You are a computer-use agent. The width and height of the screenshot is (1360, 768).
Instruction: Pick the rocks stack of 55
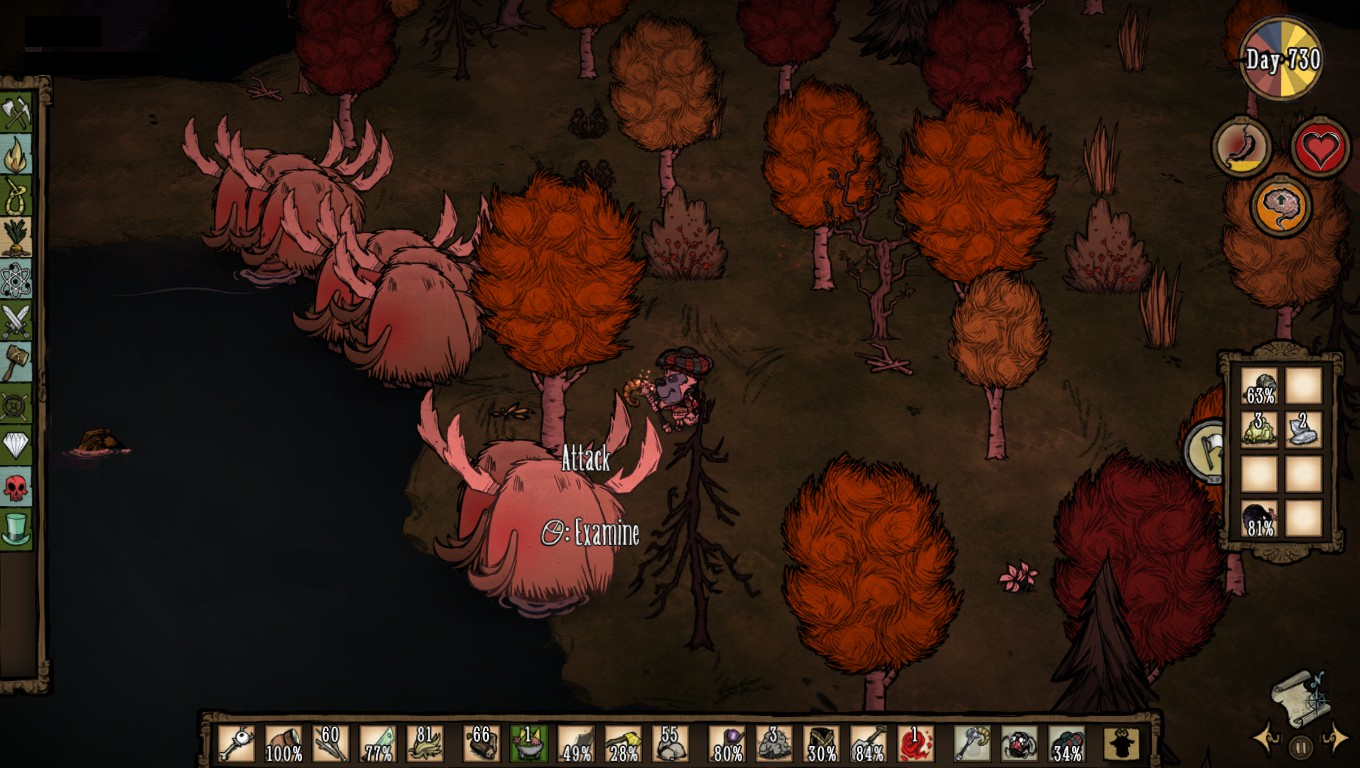pyautogui.click(x=670, y=744)
